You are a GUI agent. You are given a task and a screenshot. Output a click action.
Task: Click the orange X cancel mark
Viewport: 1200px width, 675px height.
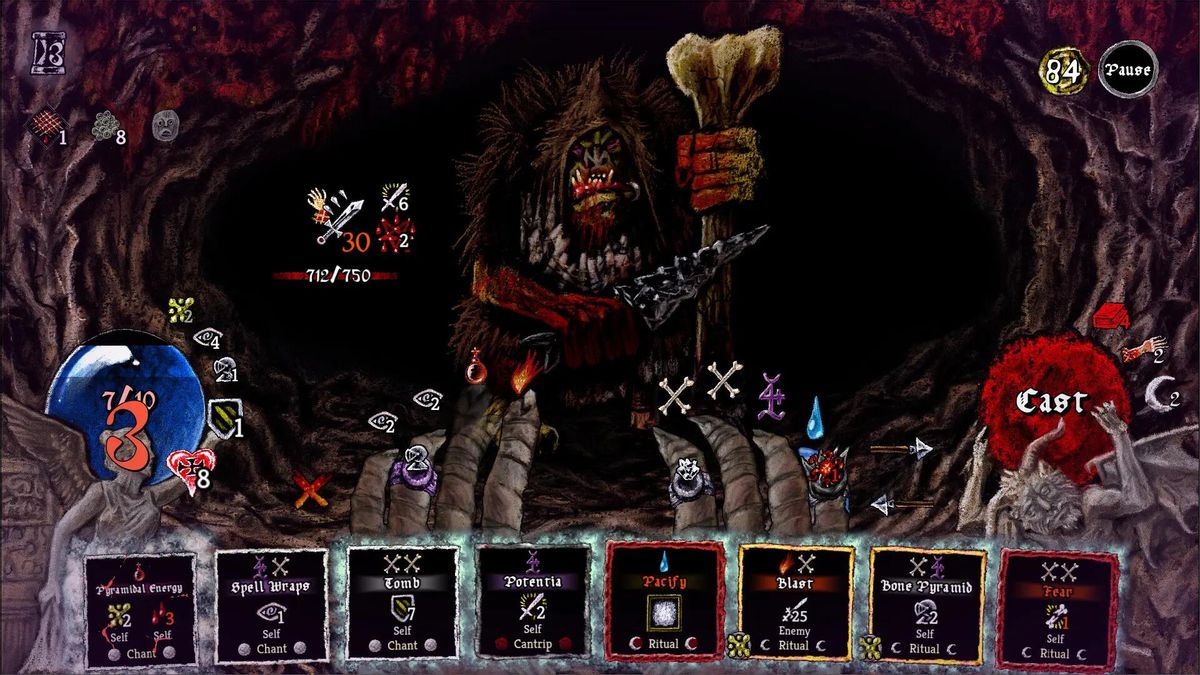[x=311, y=489]
